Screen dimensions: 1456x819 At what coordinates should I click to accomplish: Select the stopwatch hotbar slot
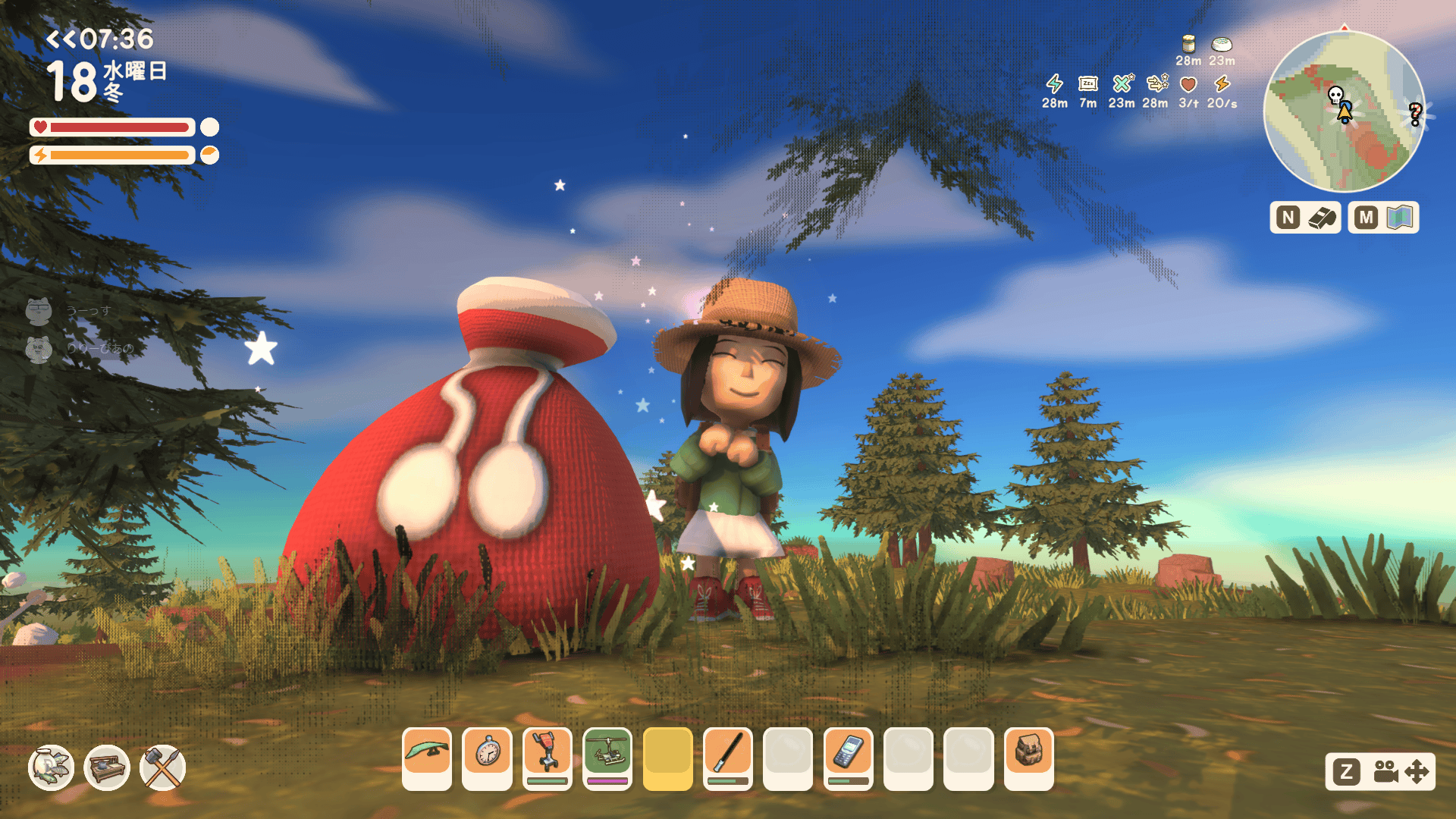[487, 758]
